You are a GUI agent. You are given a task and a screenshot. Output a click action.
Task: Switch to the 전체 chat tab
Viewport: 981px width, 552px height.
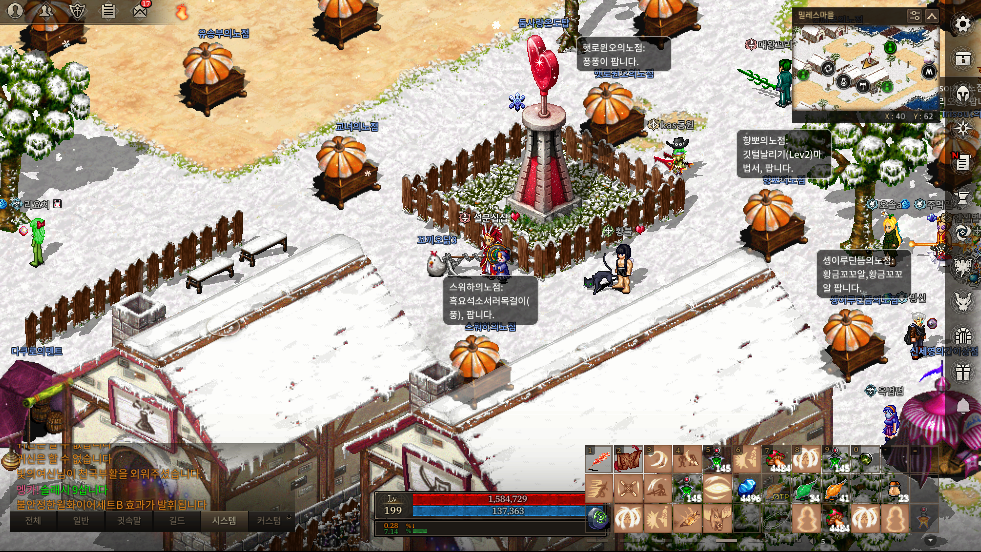coord(33,521)
